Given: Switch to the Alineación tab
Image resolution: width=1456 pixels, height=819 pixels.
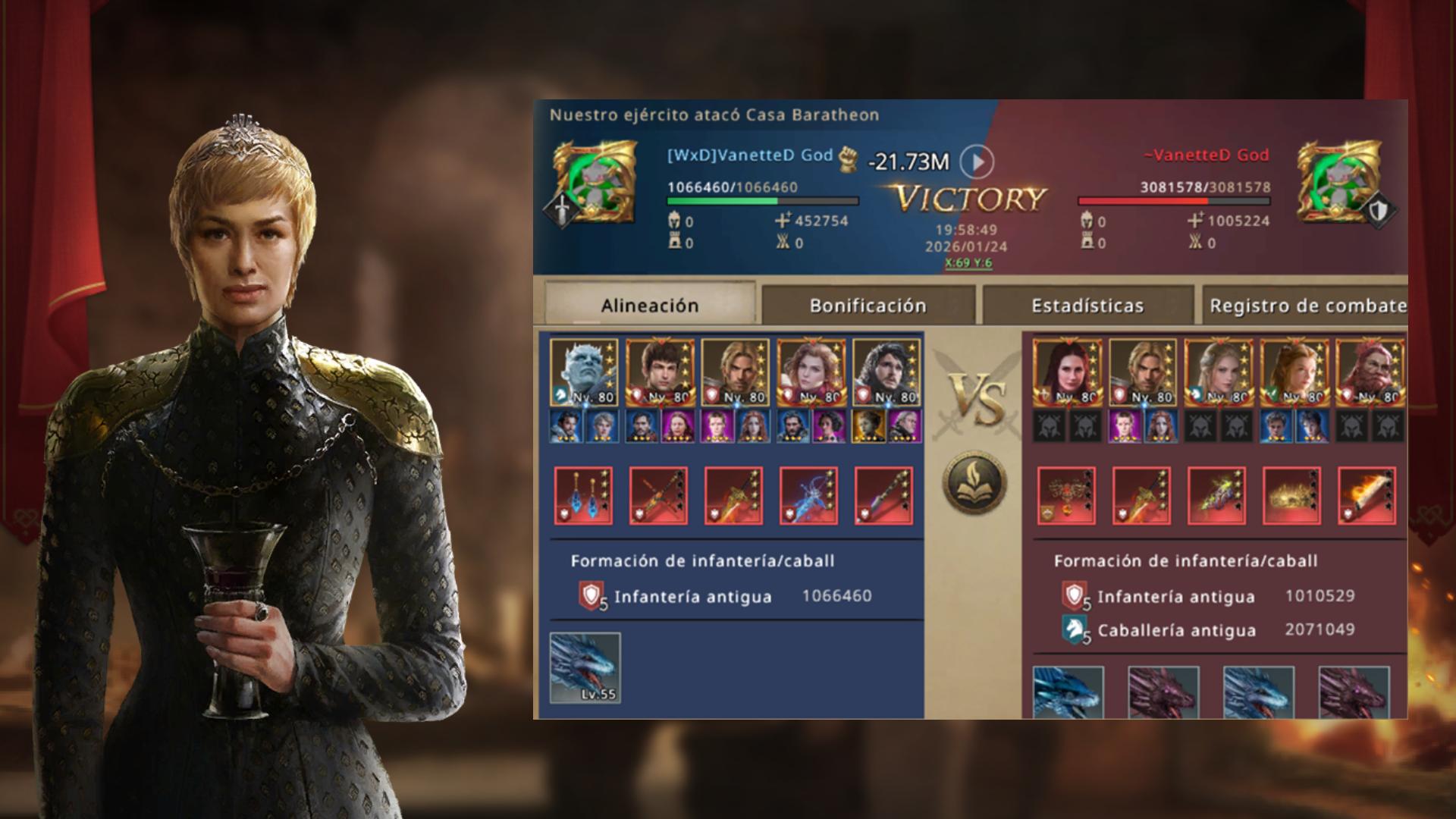Looking at the screenshot, I should [x=650, y=306].
